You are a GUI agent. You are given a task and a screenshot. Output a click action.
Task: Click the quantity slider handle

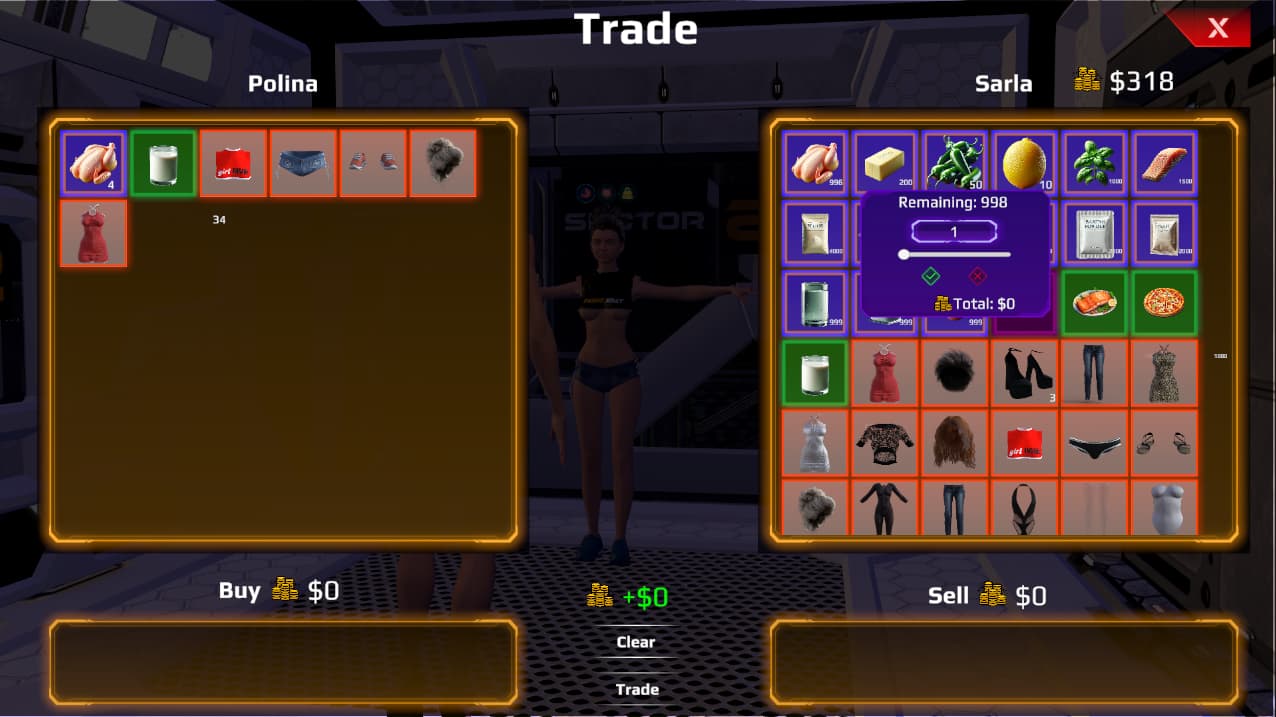pyautogui.click(x=904, y=254)
